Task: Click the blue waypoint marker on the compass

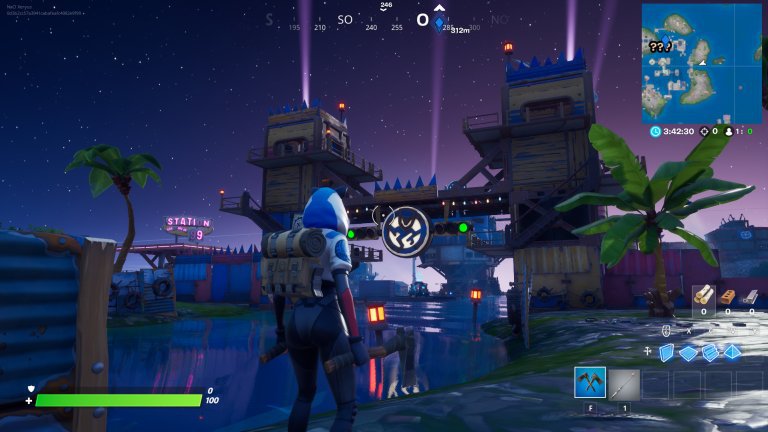Action: 438,22
